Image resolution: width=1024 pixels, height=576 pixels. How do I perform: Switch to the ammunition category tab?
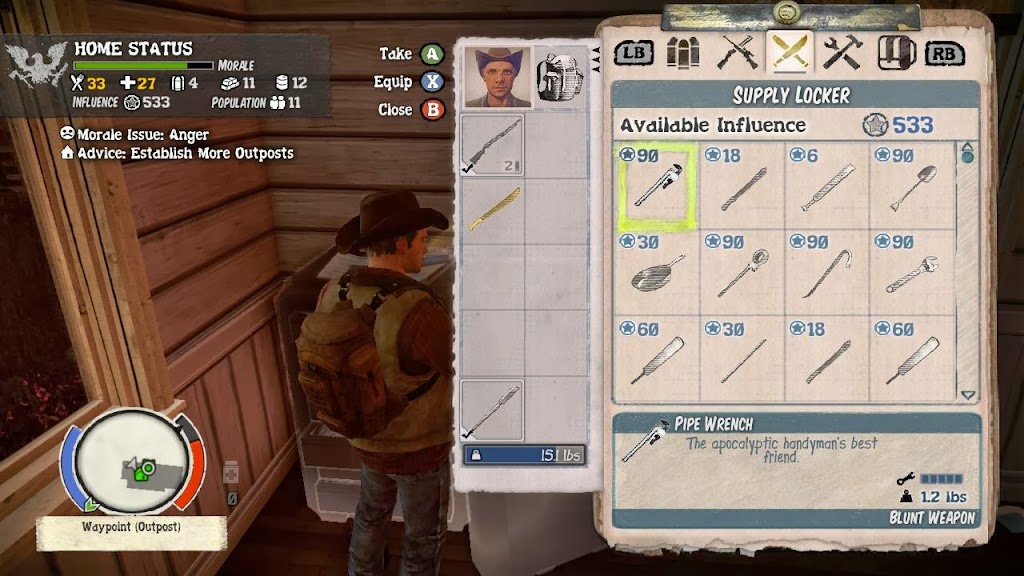[684, 52]
